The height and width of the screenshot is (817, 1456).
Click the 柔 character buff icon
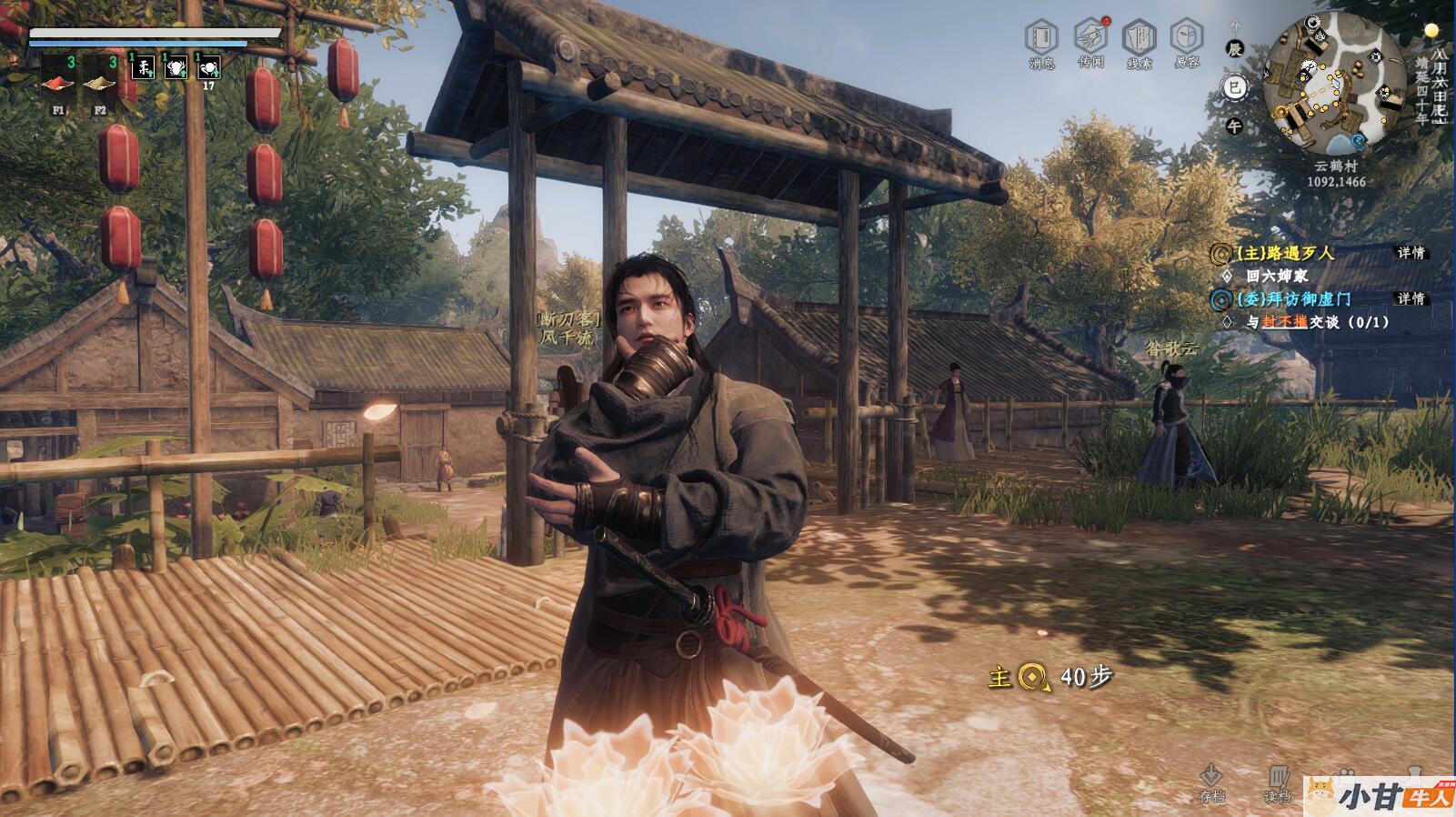click(x=143, y=66)
